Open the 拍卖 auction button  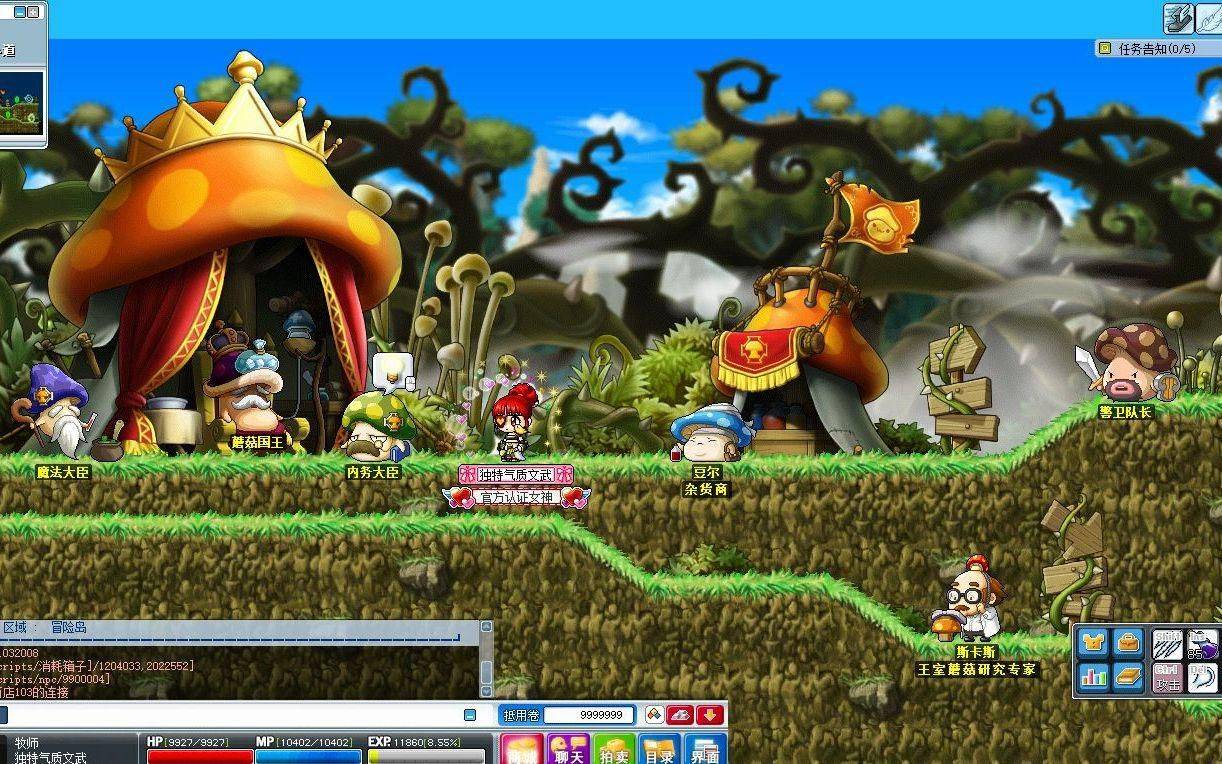coord(614,751)
